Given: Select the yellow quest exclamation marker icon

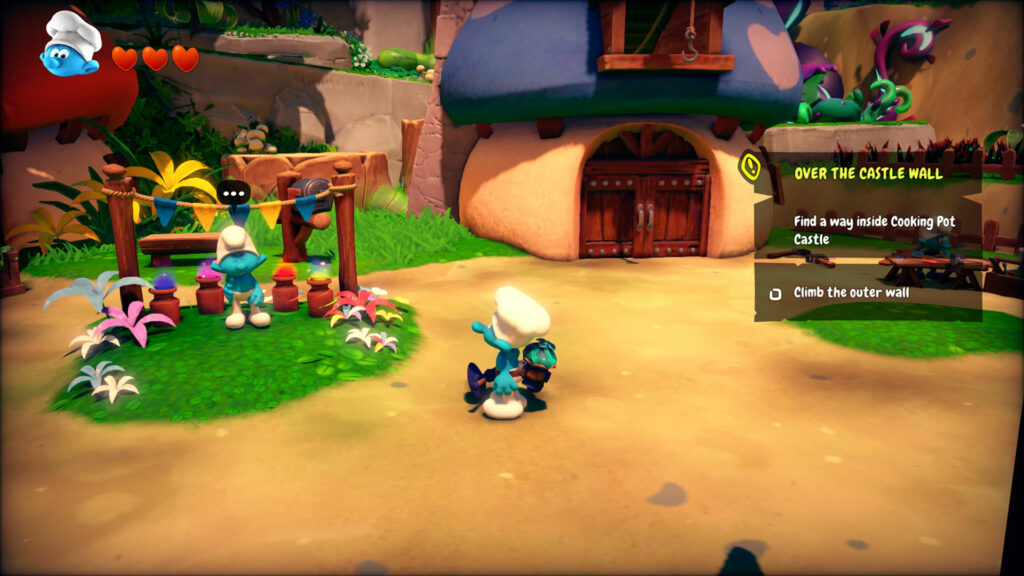Looking at the screenshot, I should pos(751,166).
